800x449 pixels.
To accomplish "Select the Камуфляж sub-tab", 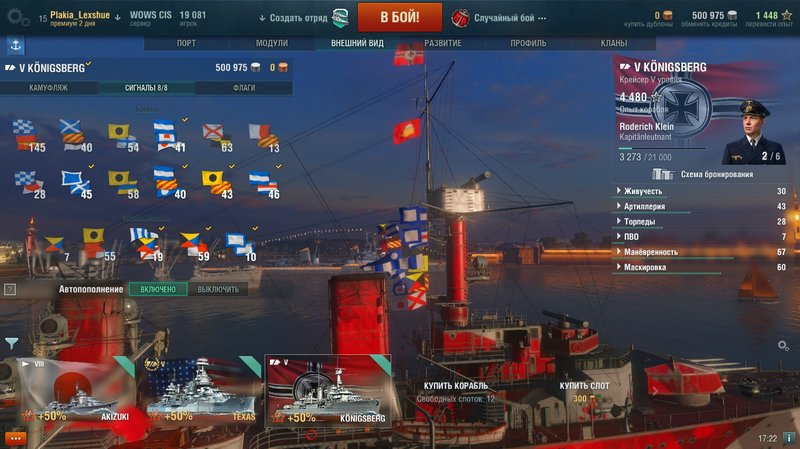I will point(49,88).
